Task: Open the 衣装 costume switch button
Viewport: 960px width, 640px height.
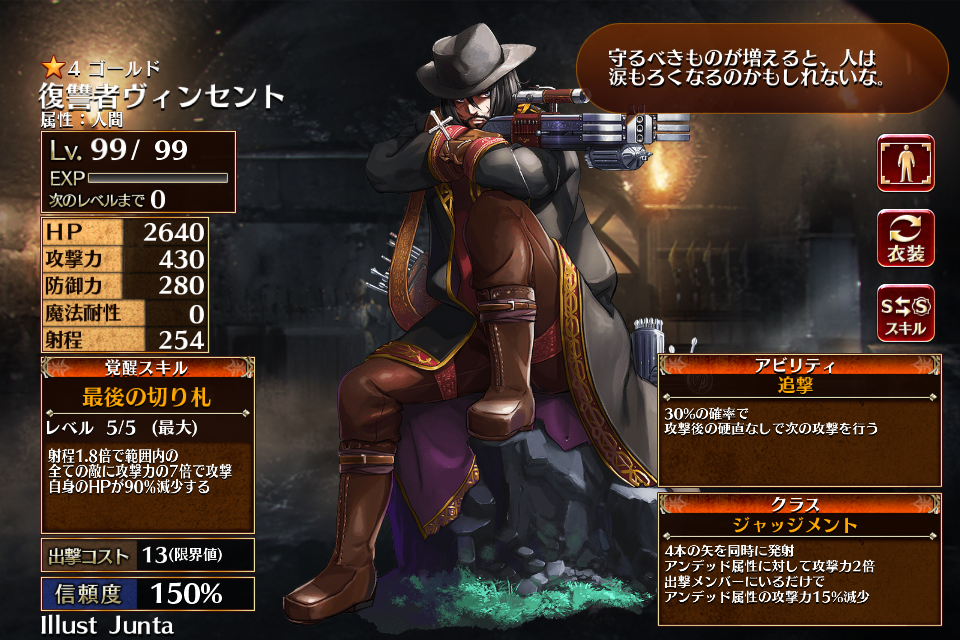Action: 906,238
